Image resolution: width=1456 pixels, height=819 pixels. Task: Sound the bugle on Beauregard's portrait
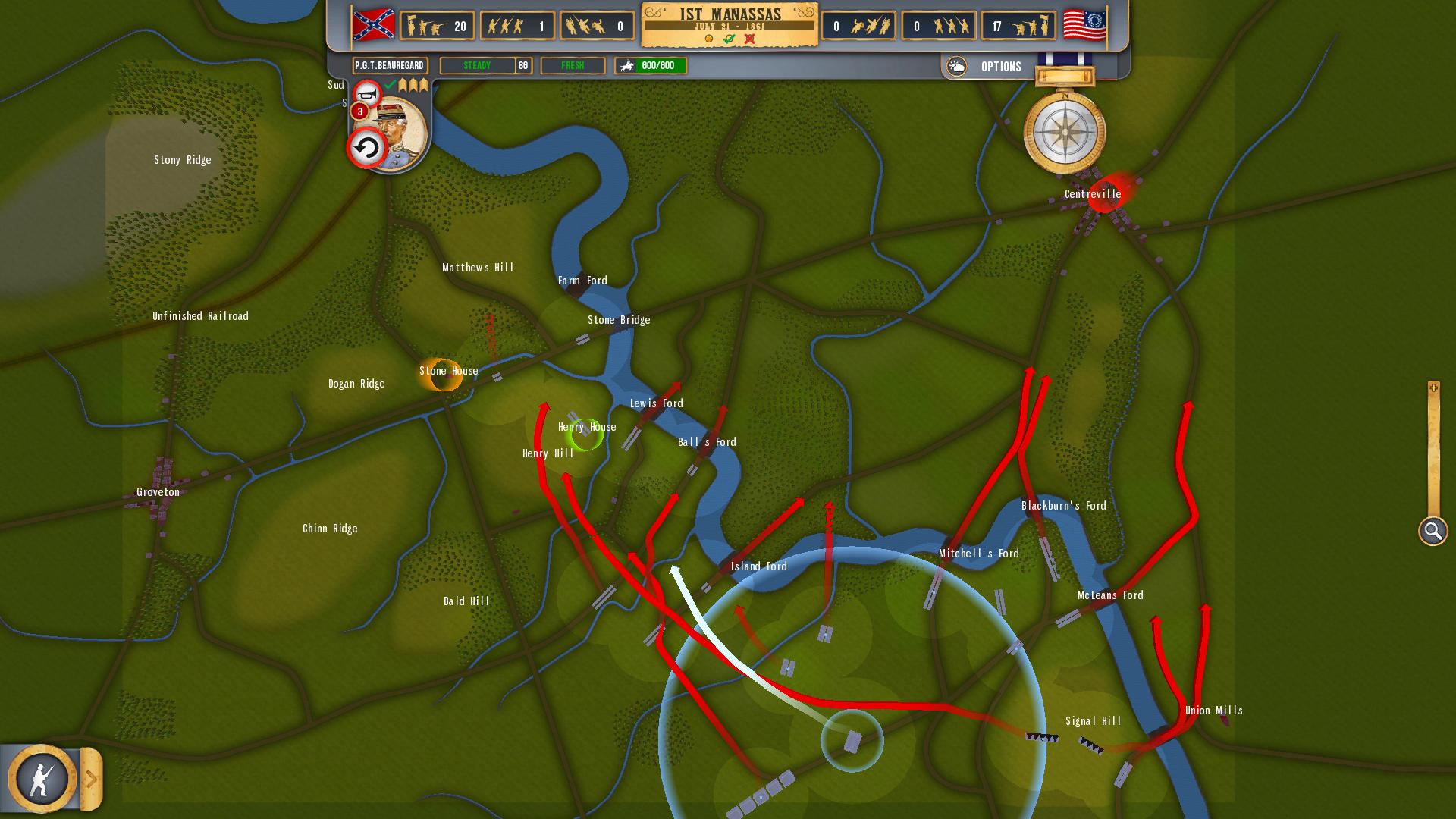click(x=368, y=94)
